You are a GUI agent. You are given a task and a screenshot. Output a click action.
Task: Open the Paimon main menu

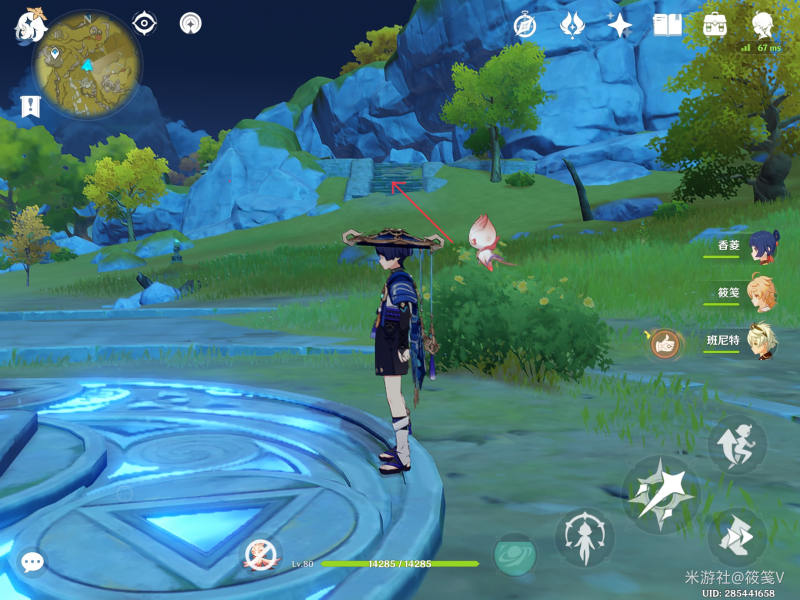(29, 24)
